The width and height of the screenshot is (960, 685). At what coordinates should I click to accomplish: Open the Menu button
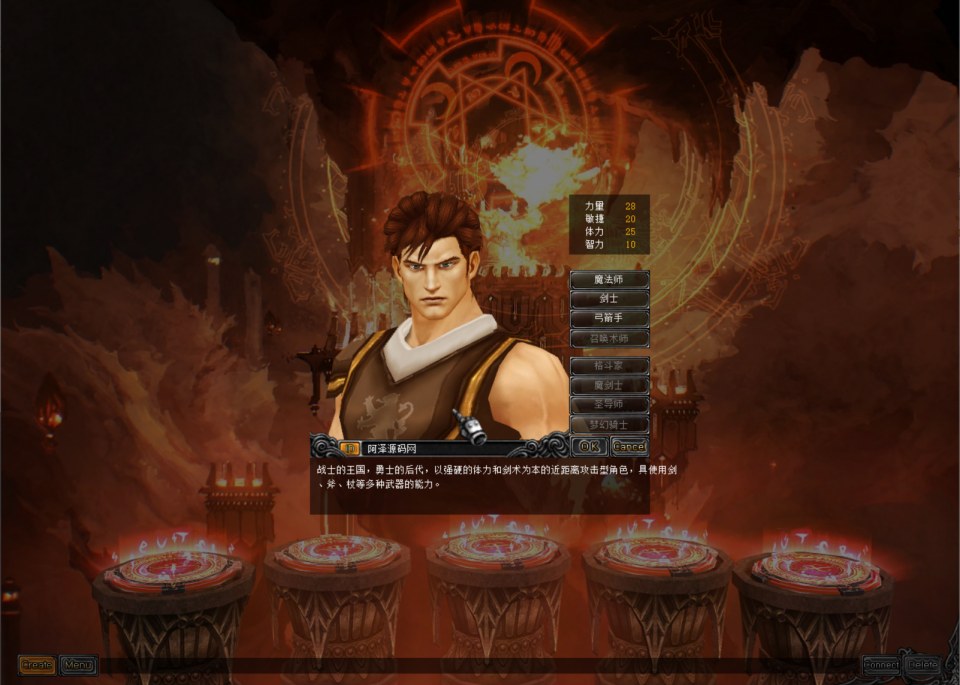coord(77,664)
